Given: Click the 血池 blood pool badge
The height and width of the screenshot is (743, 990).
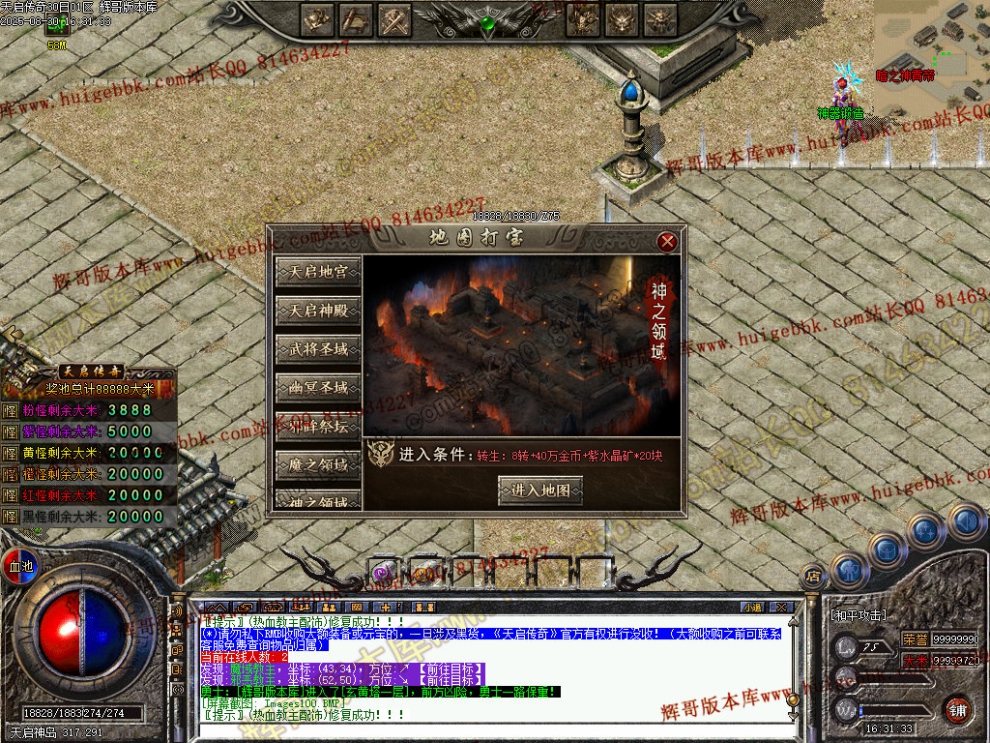Looking at the screenshot, I should point(19,565).
